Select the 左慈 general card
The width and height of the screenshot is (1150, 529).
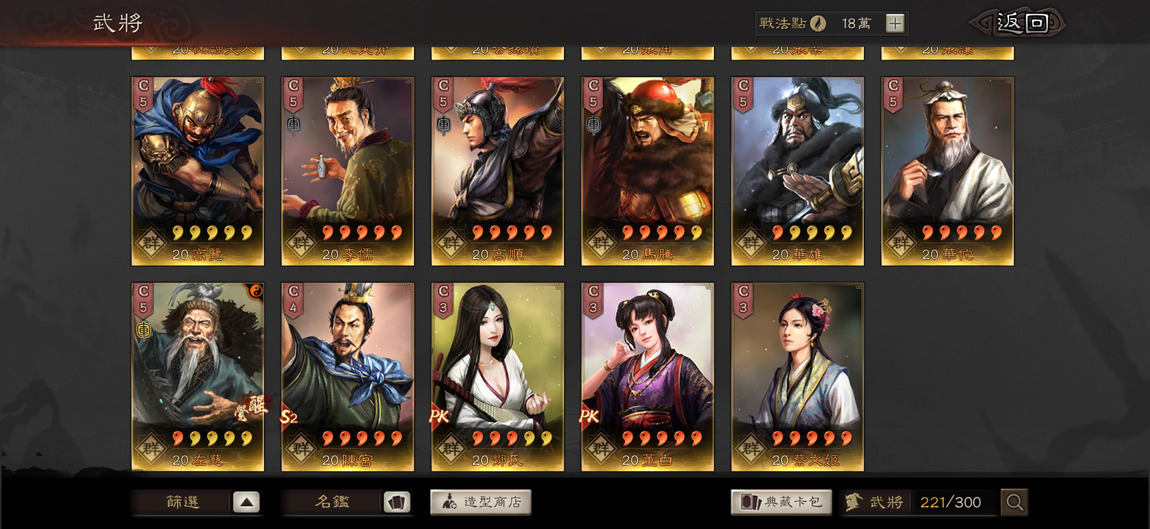[198, 376]
